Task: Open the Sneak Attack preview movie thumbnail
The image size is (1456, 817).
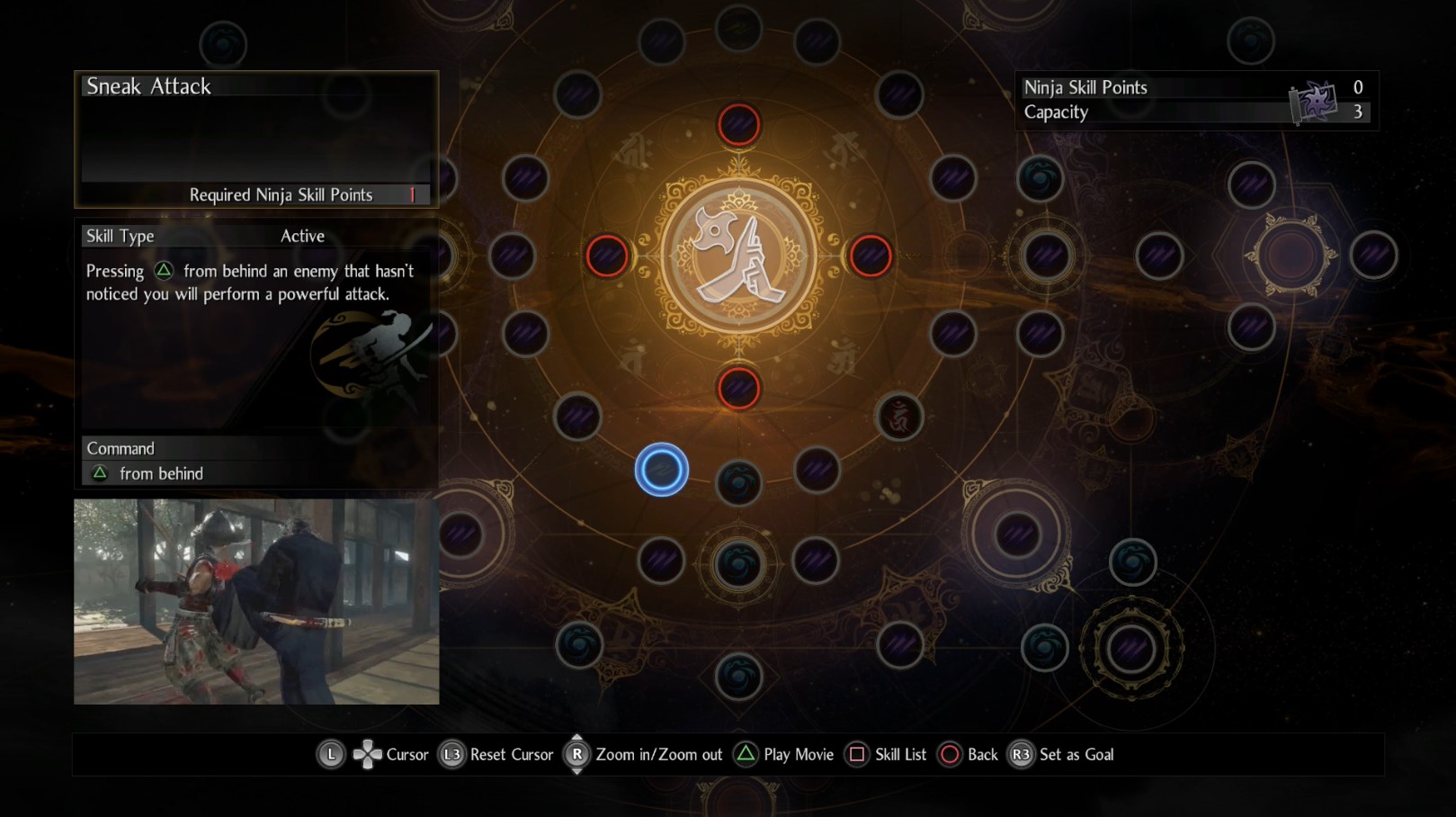Action: coord(256,601)
